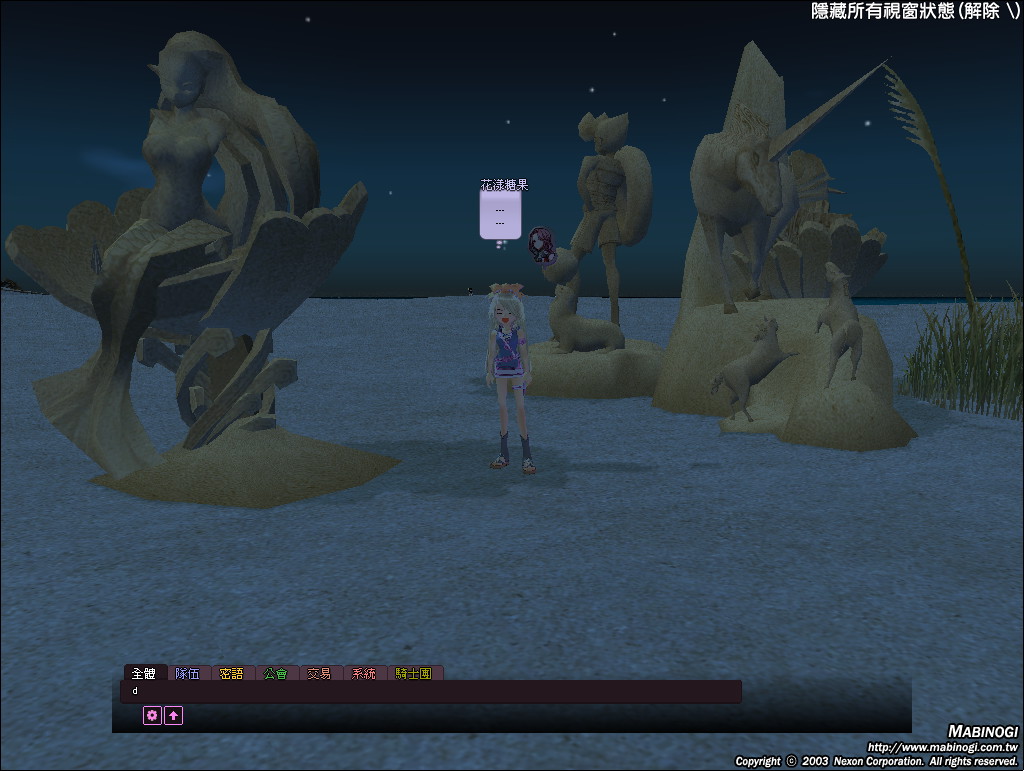The image size is (1024, 771).
Task: Open the www.mabinogi.com.tw website link
Action: (941, 747)
